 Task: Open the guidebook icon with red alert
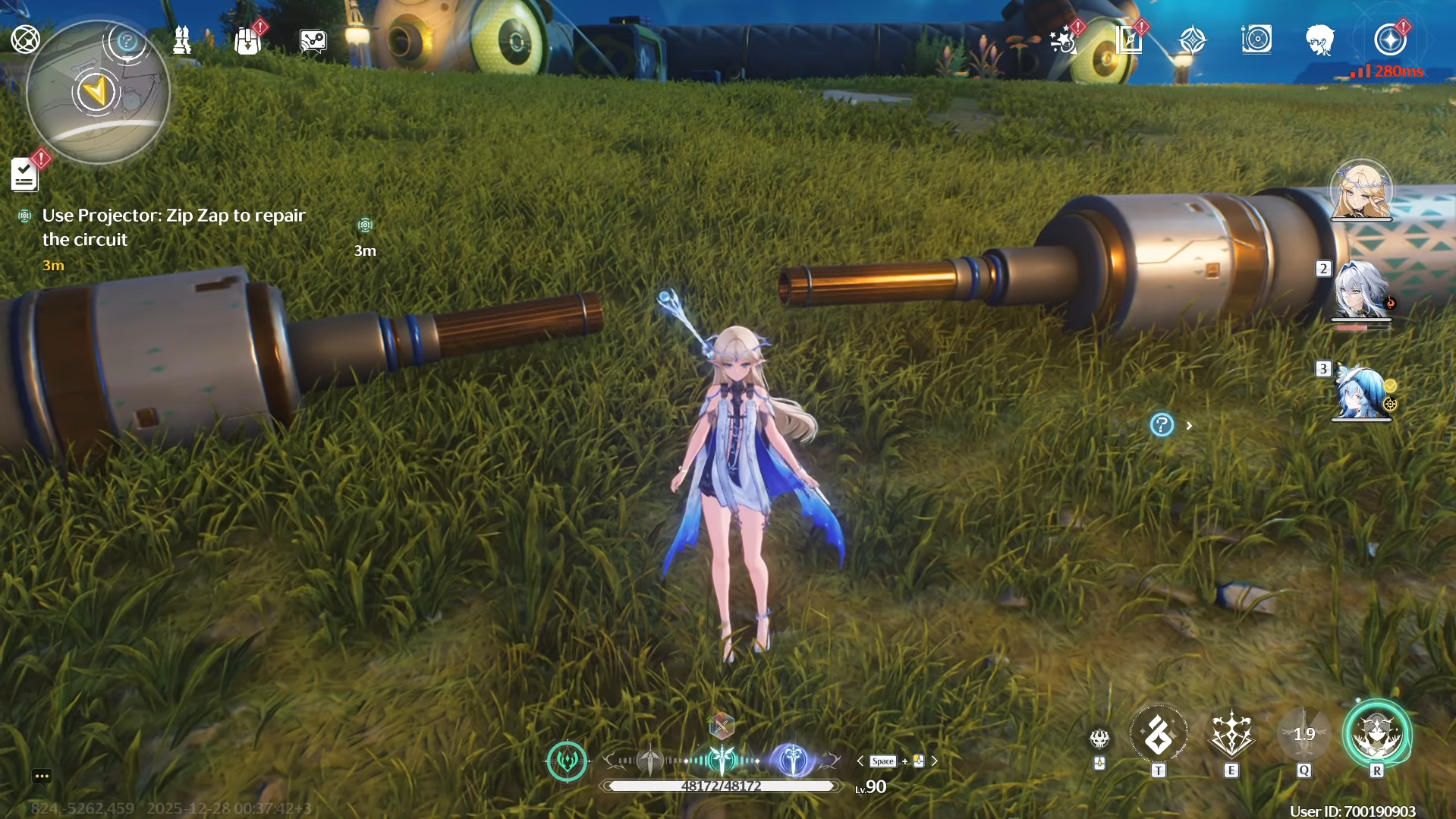click(x=1129, y=39)
